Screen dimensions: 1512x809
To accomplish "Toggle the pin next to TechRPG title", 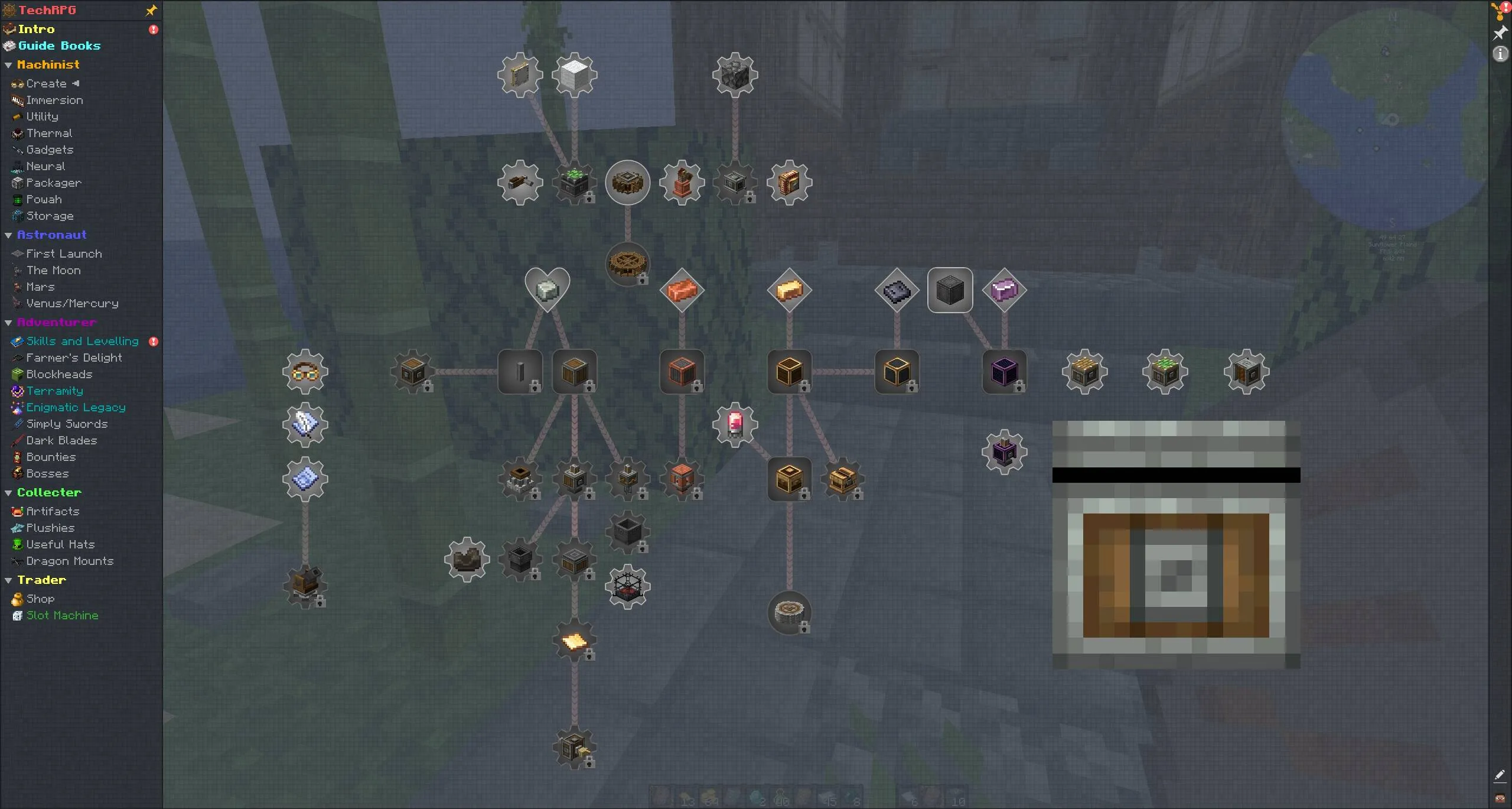I will (x=151, y=9).
